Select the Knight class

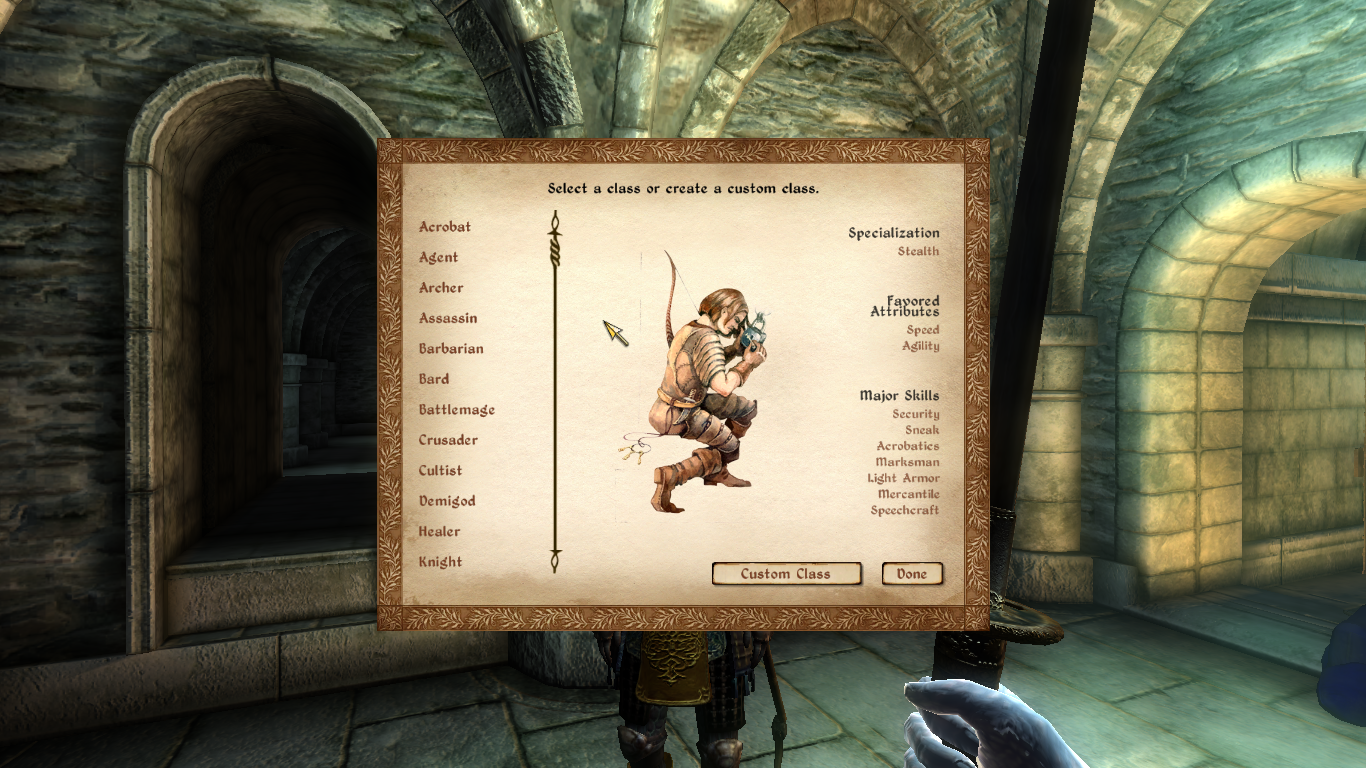tap(440, 562)
